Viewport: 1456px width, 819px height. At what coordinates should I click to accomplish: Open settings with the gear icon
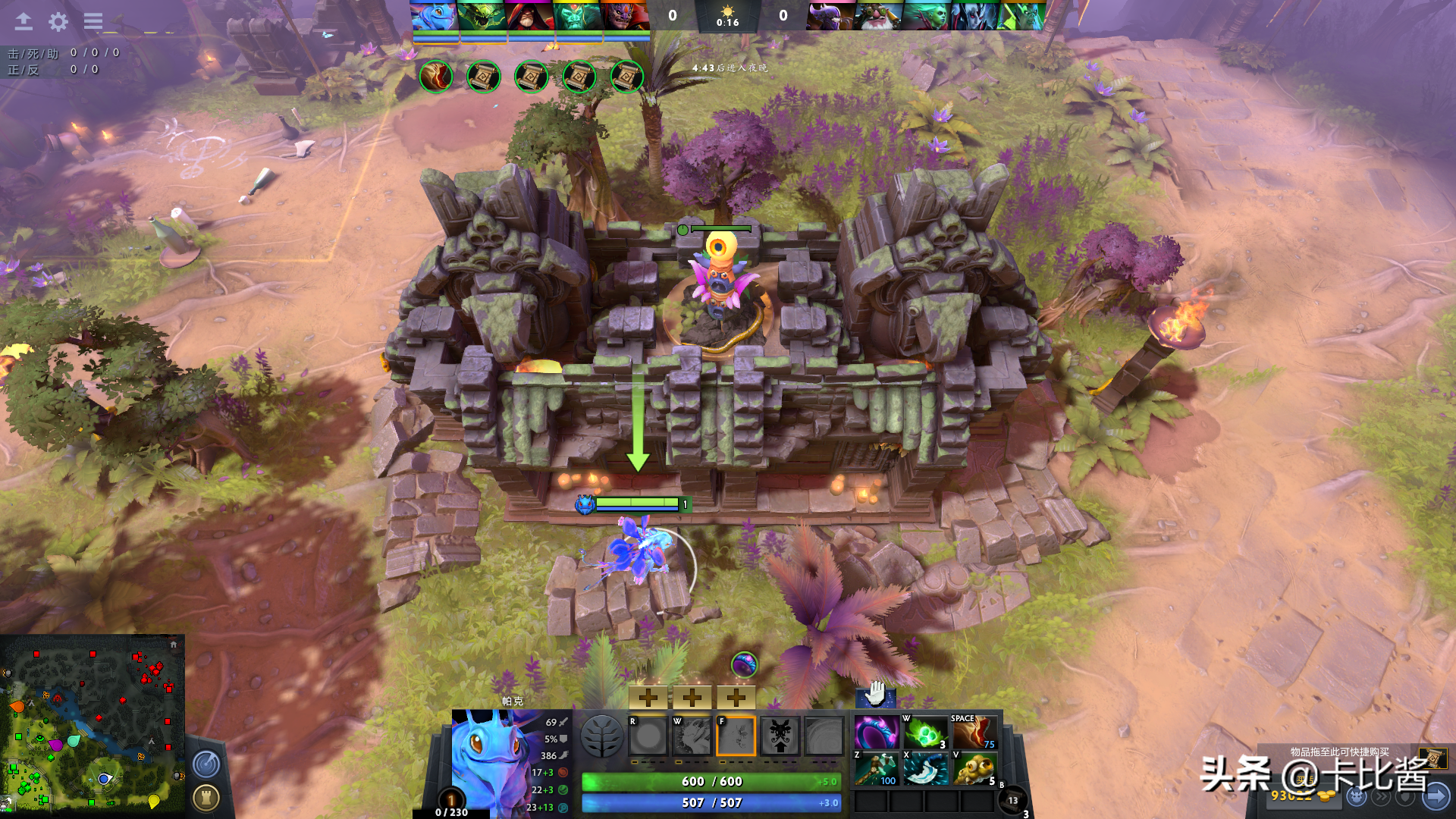pyautogui.click(x=58, y=21)
